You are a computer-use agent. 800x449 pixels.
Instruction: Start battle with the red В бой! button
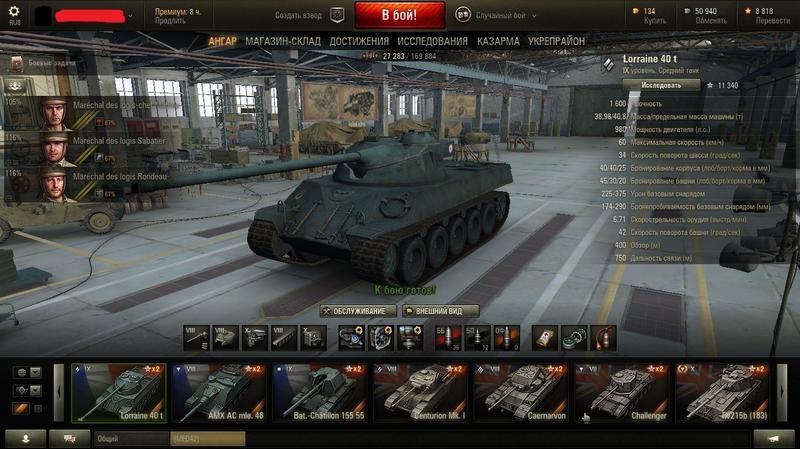tap(398, 16)
